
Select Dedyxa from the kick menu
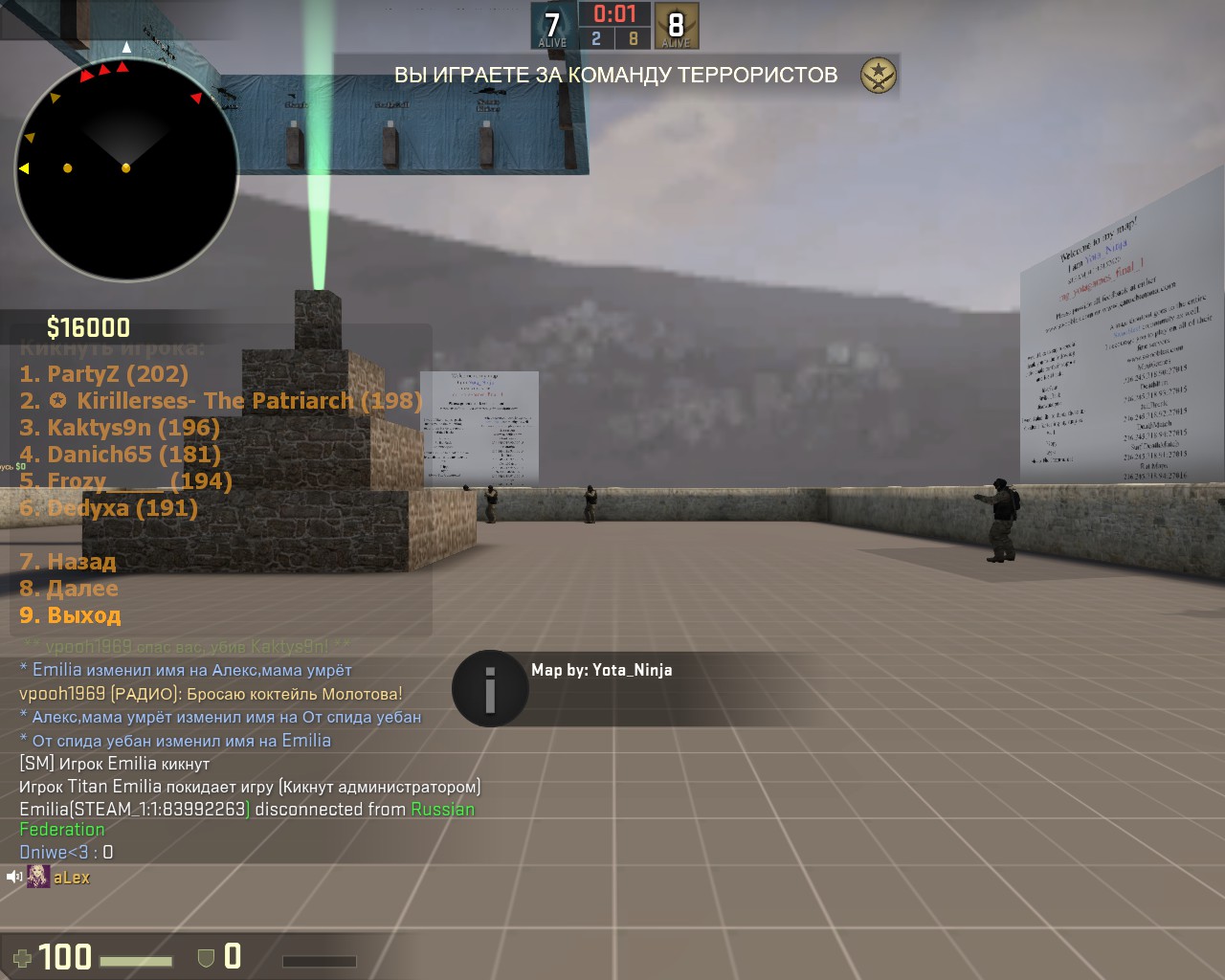click(x=108, y=508)
